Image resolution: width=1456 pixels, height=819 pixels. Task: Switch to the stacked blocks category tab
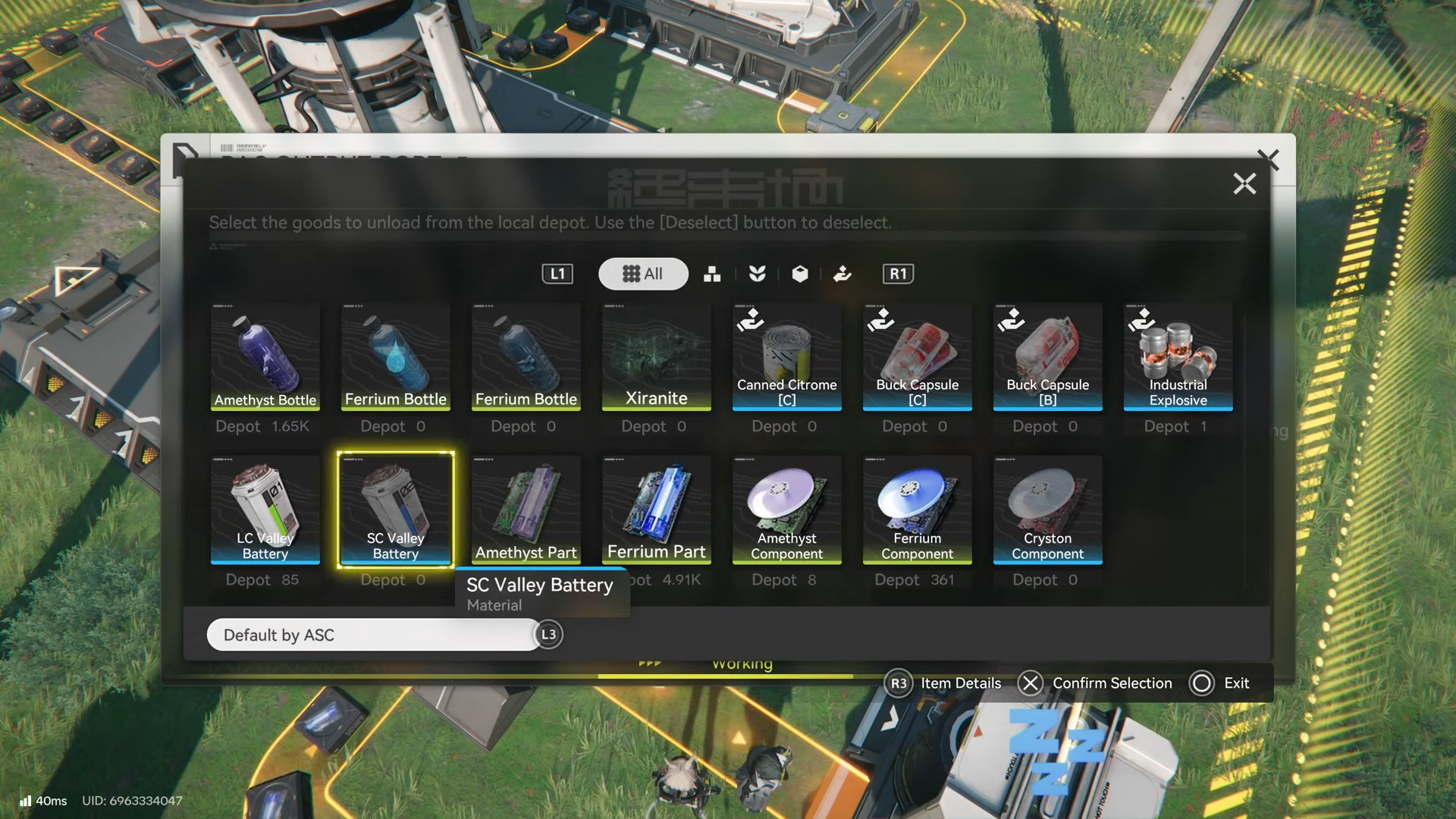712,274
